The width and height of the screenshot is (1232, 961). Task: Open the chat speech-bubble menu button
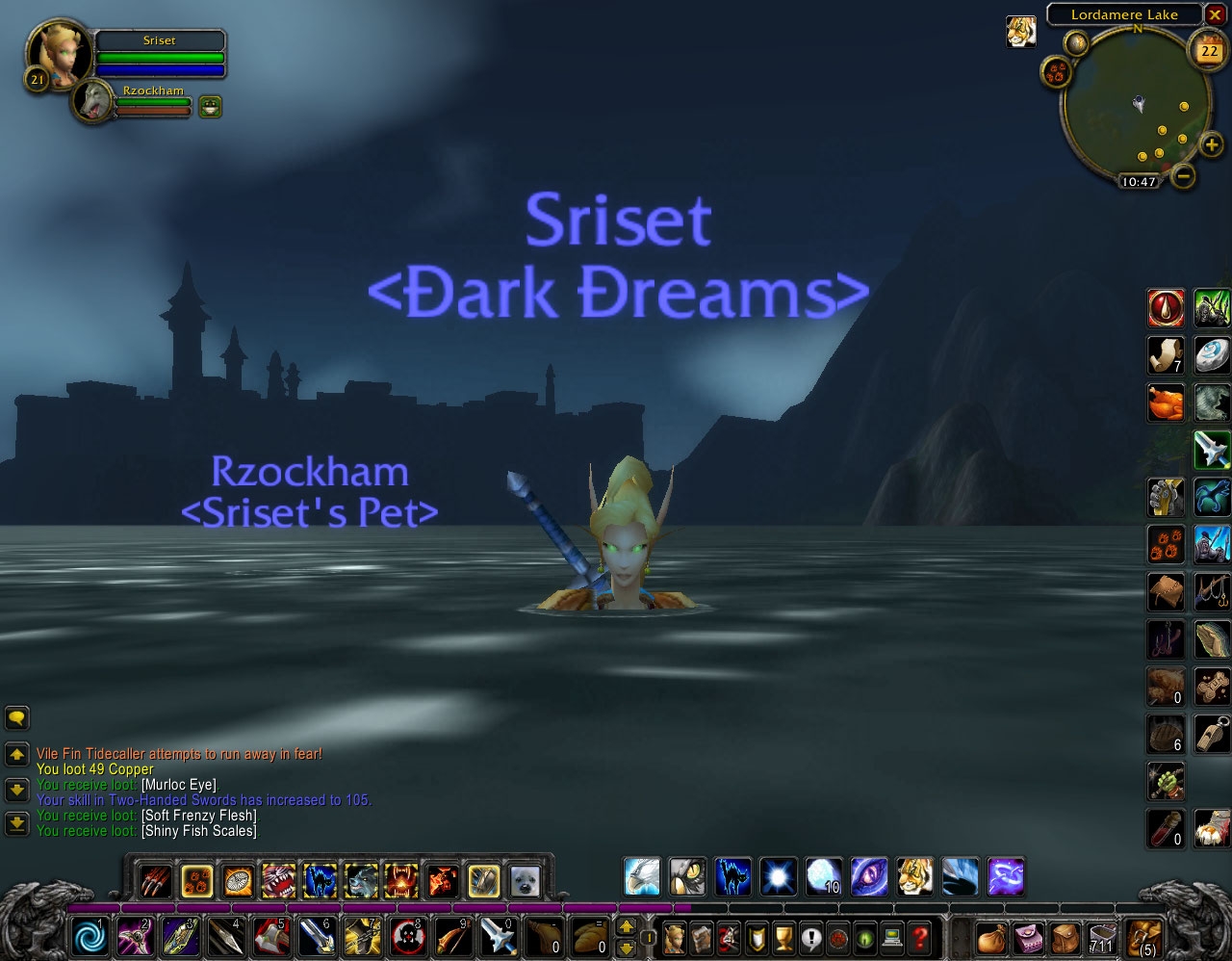pyautogui.click(x=17, y=717)
